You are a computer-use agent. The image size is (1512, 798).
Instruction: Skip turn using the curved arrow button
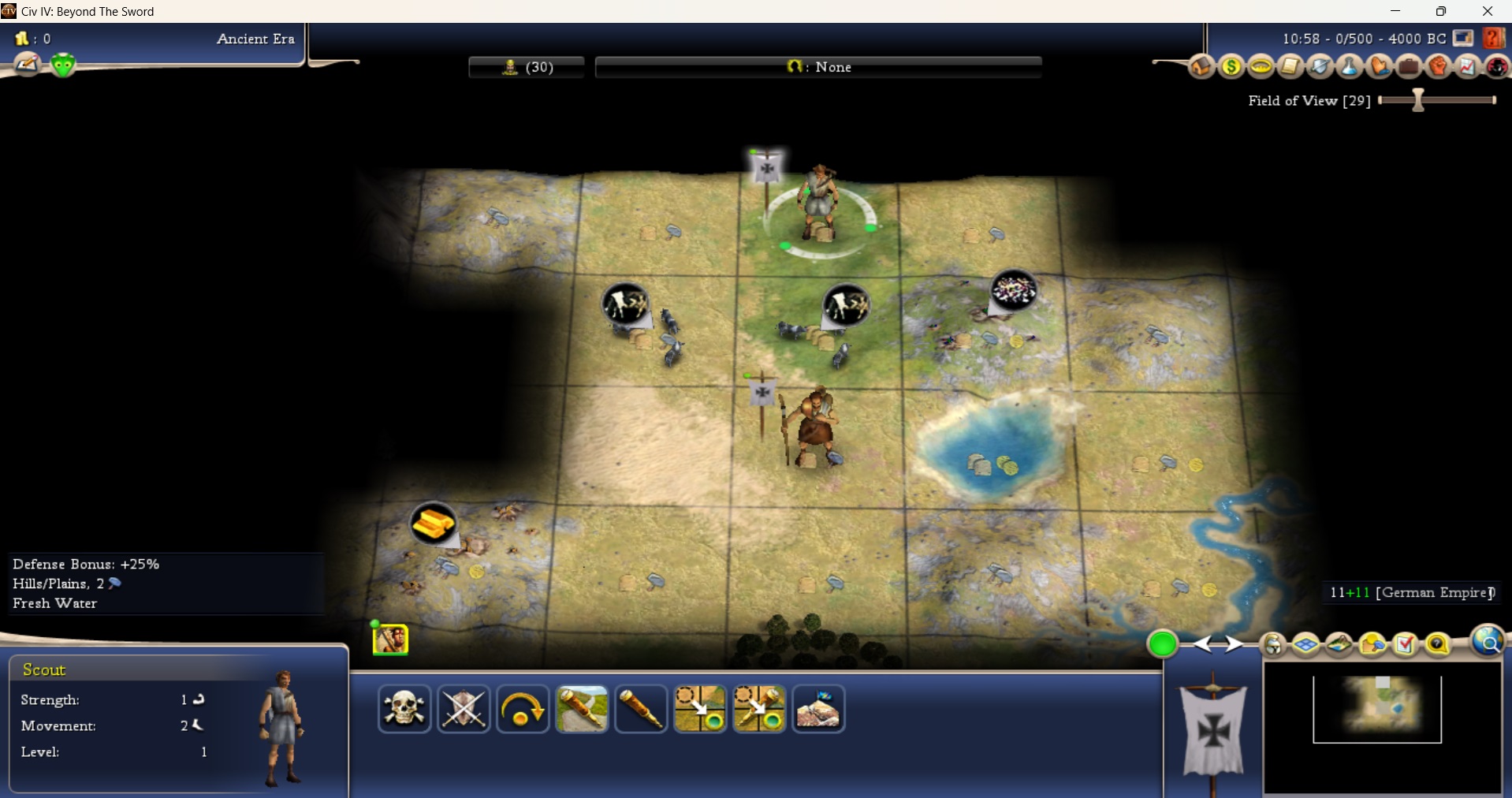tap(523, 709)
